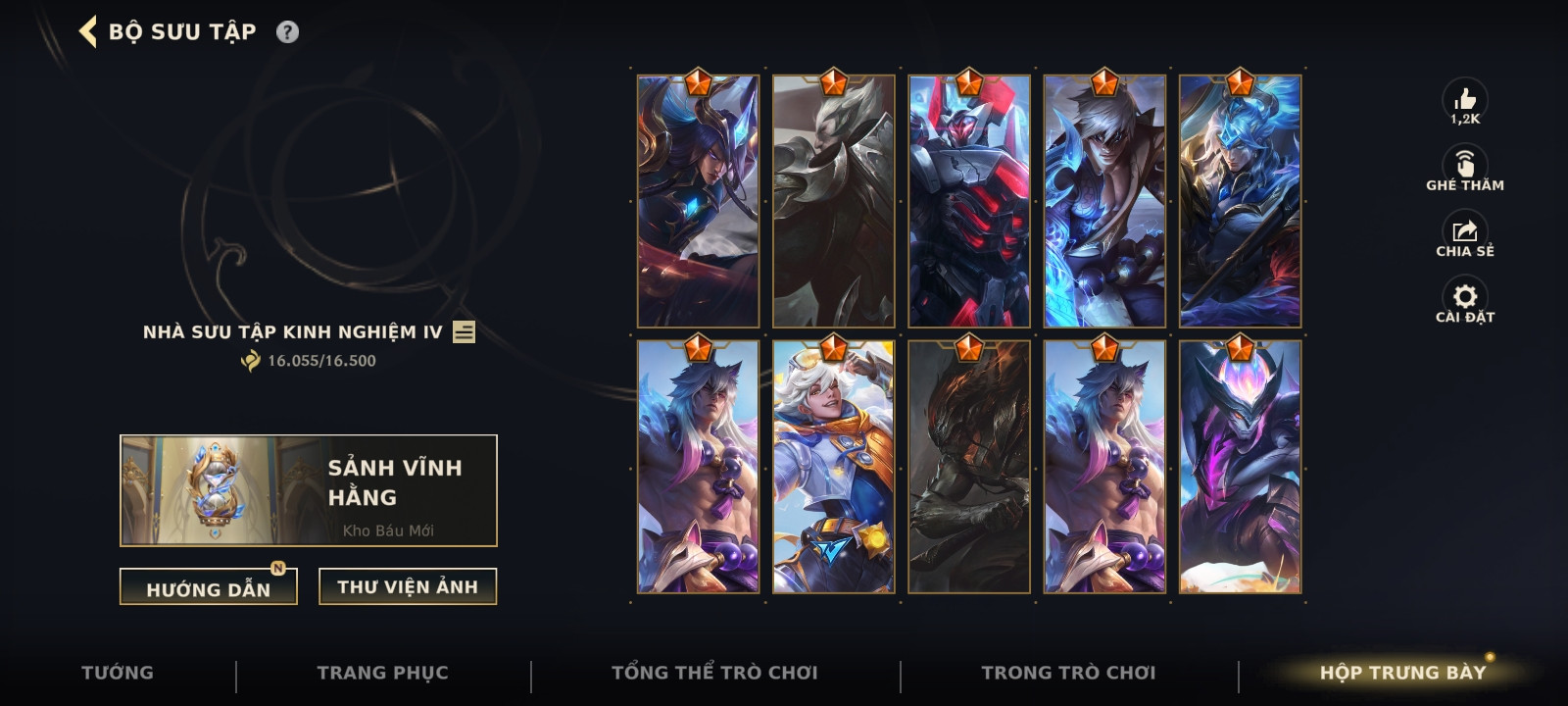The image size is (1568, 706).
Task: Click the Hướng Dẫn button
Action: click(x=208, y=587)
